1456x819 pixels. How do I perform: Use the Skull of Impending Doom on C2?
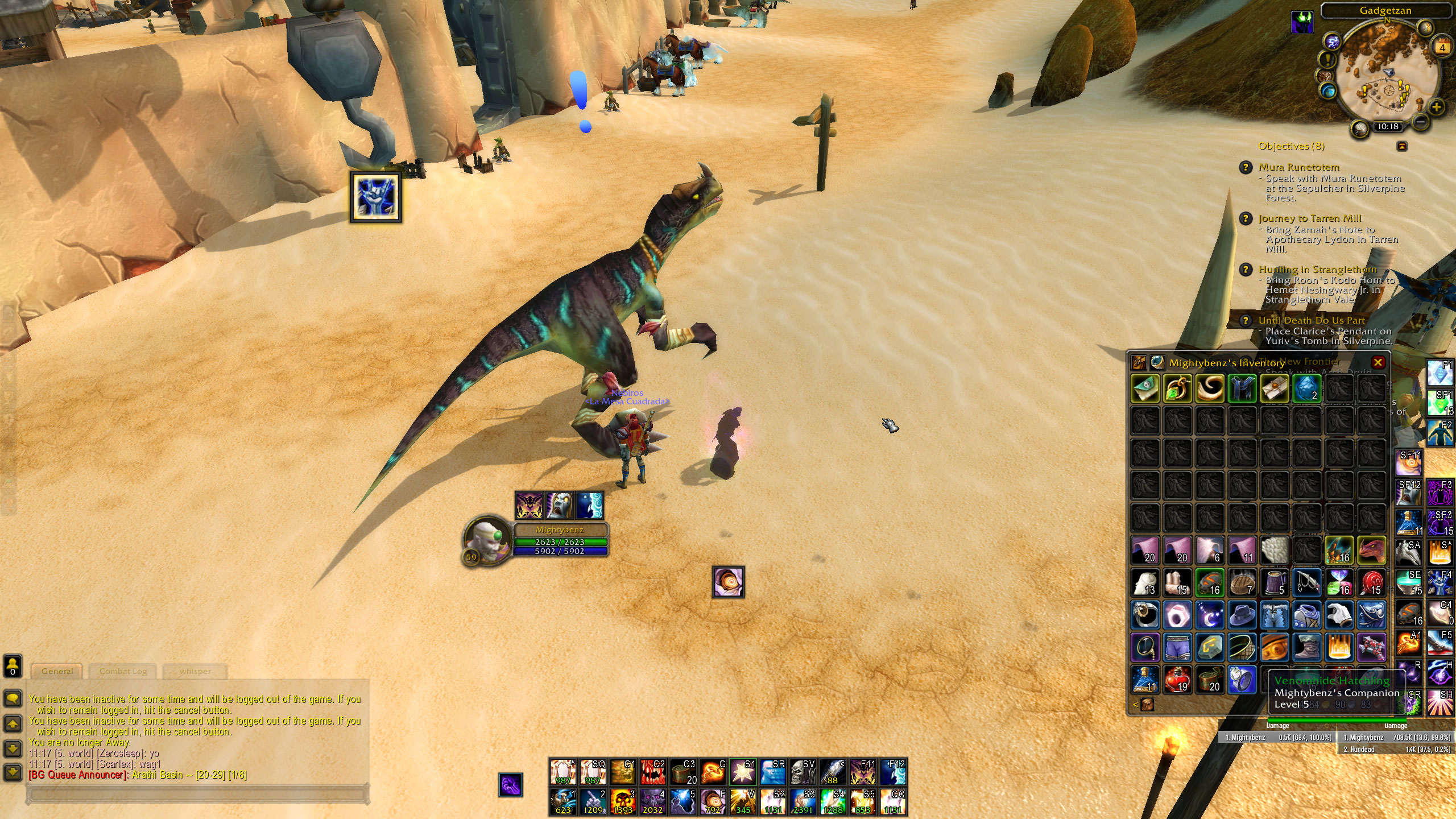pyautogui.click(x=652, y=771)
